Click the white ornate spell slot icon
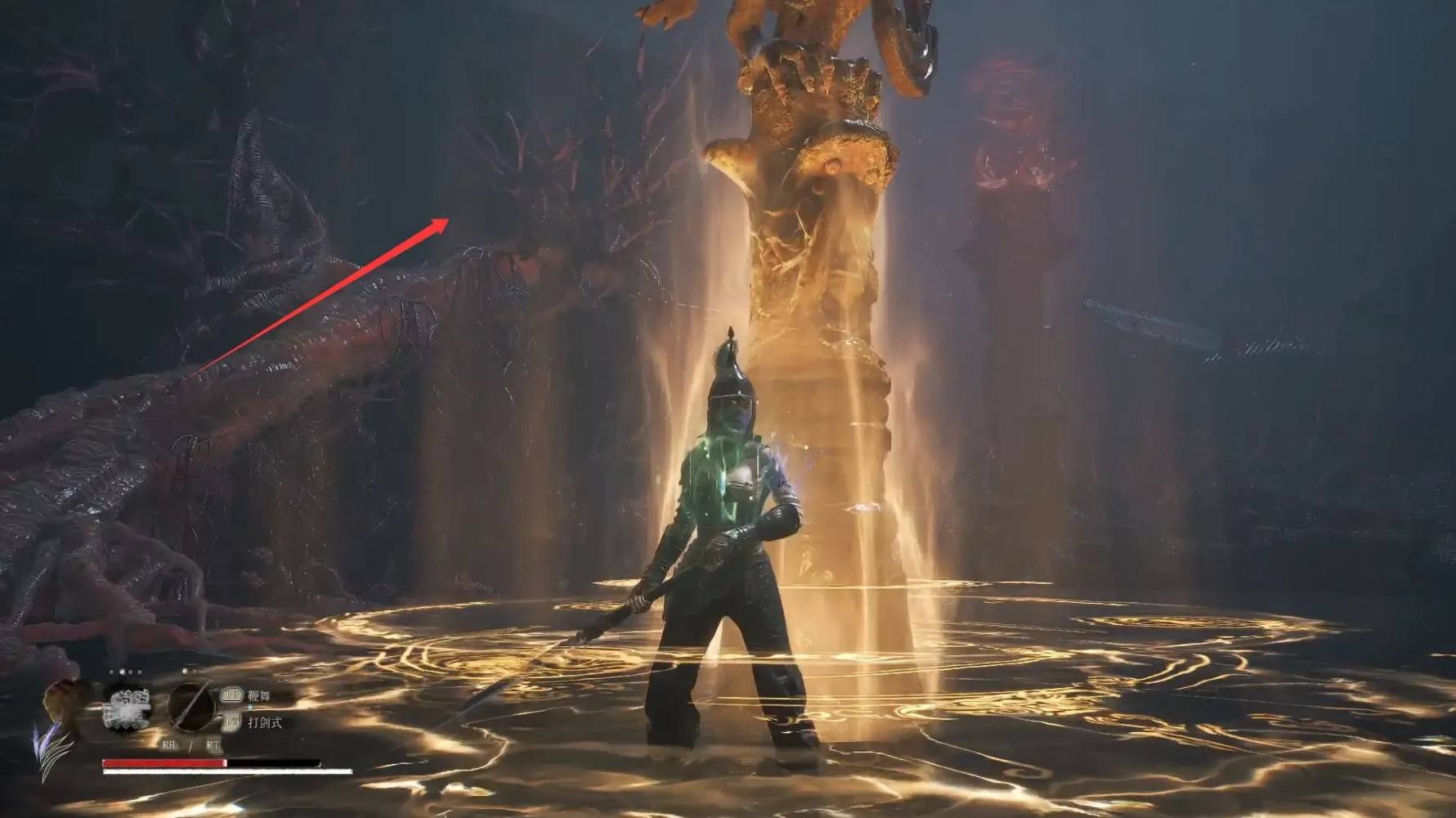The image size is (1456, 818). click(x=128, y=707)
